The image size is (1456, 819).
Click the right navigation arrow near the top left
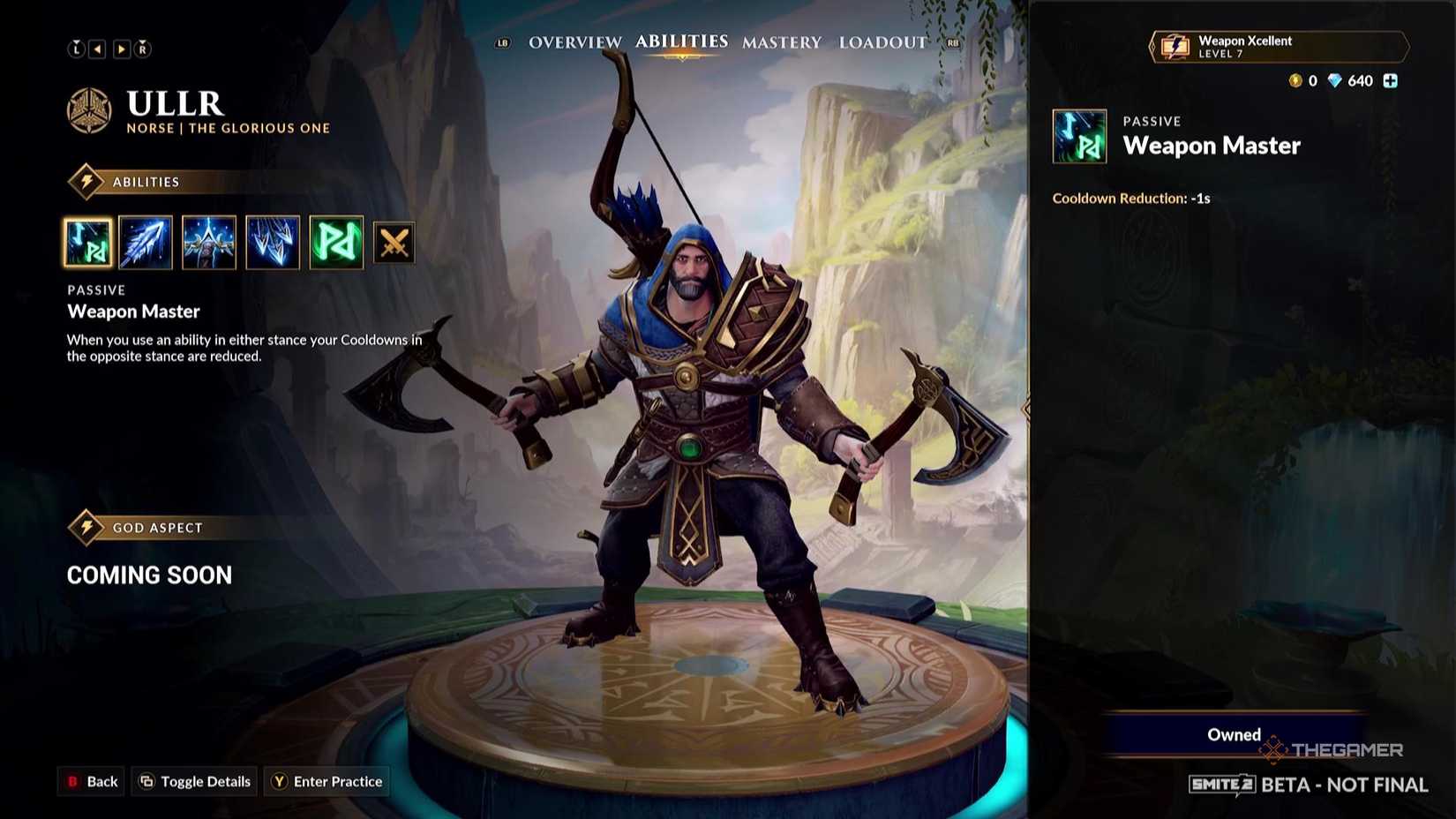(x=121, y=49)
